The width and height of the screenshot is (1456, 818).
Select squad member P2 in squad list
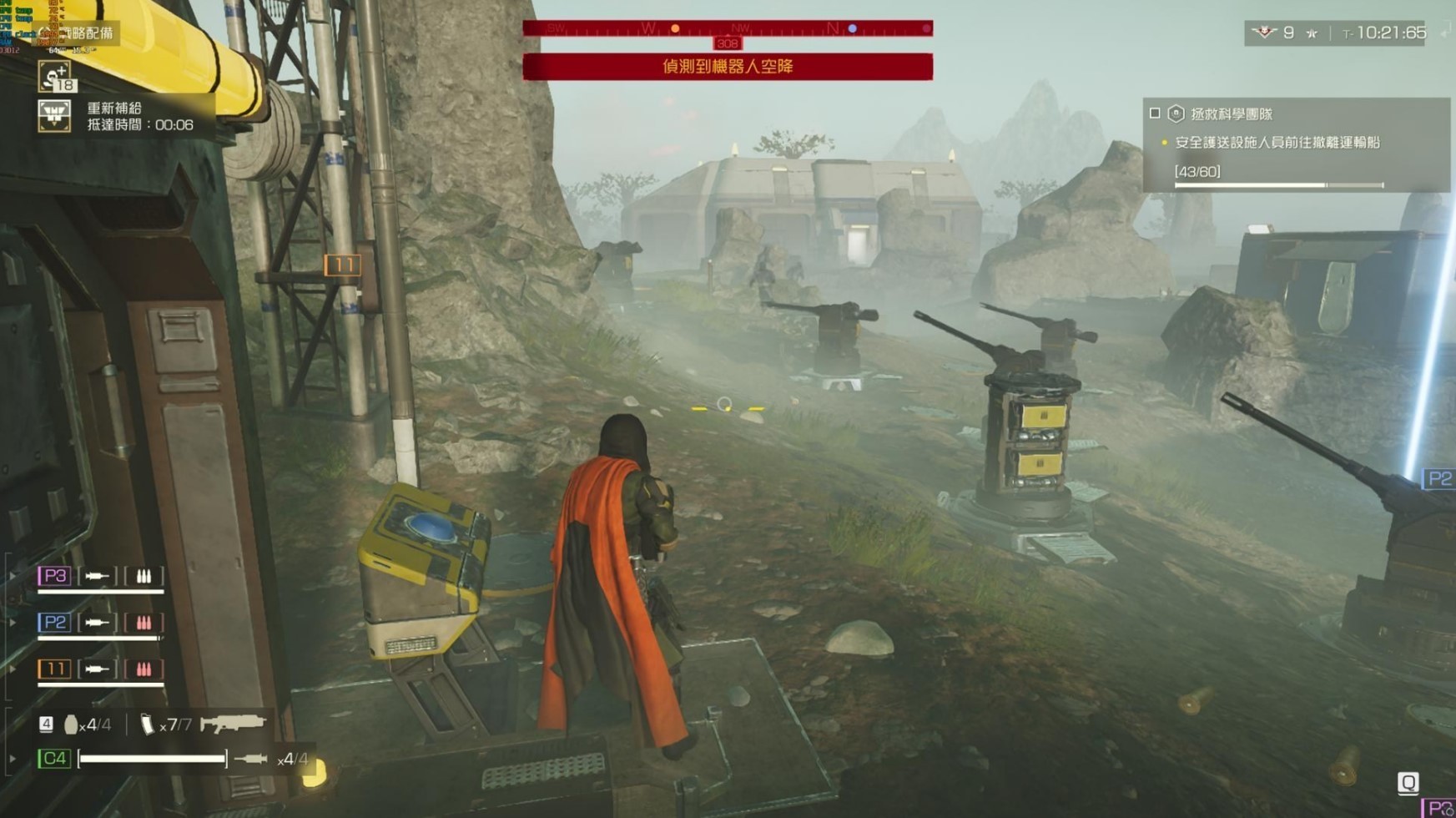click(54, 623)
